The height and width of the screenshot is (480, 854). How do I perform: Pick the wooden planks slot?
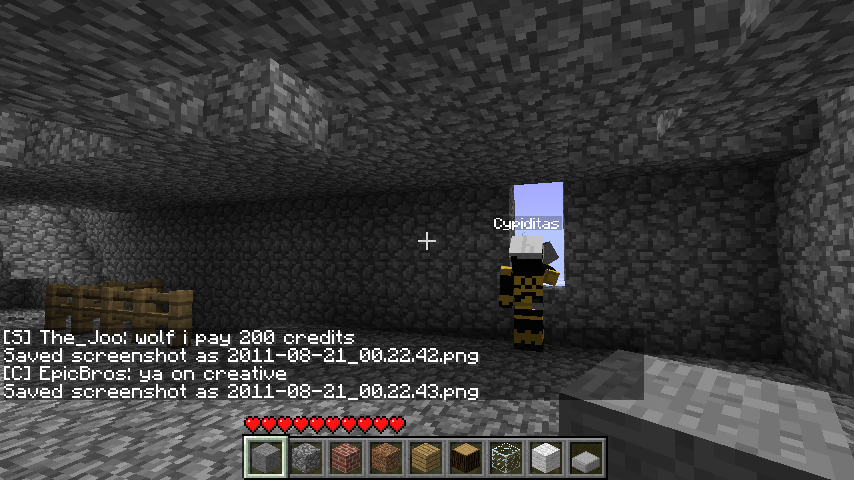point(425,458)
